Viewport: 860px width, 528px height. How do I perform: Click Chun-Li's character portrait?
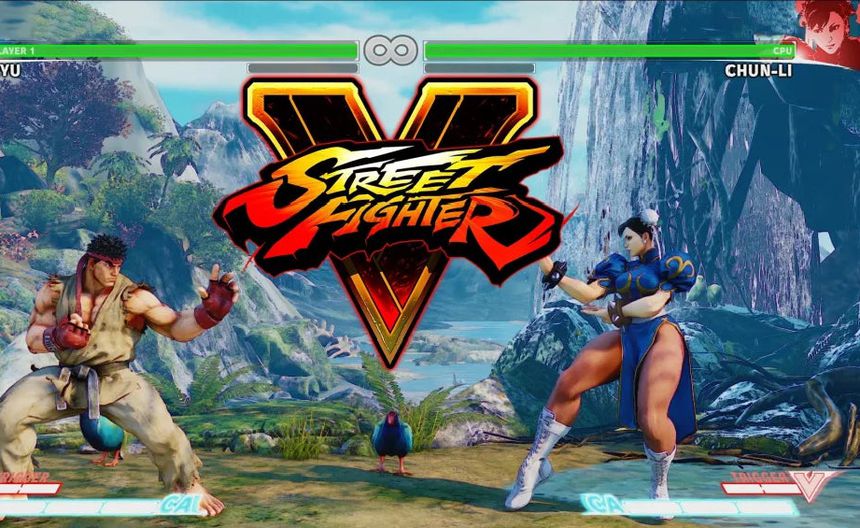tap(828, 32)
